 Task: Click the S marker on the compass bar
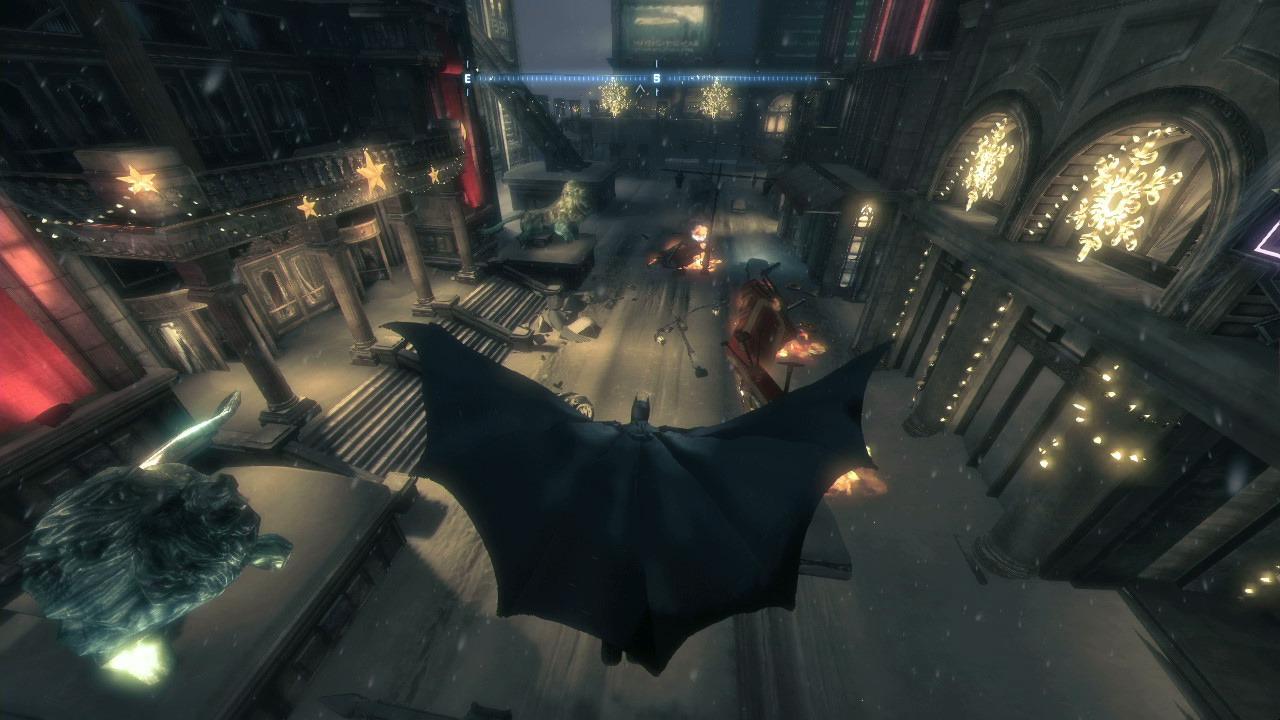pos(657,78)
